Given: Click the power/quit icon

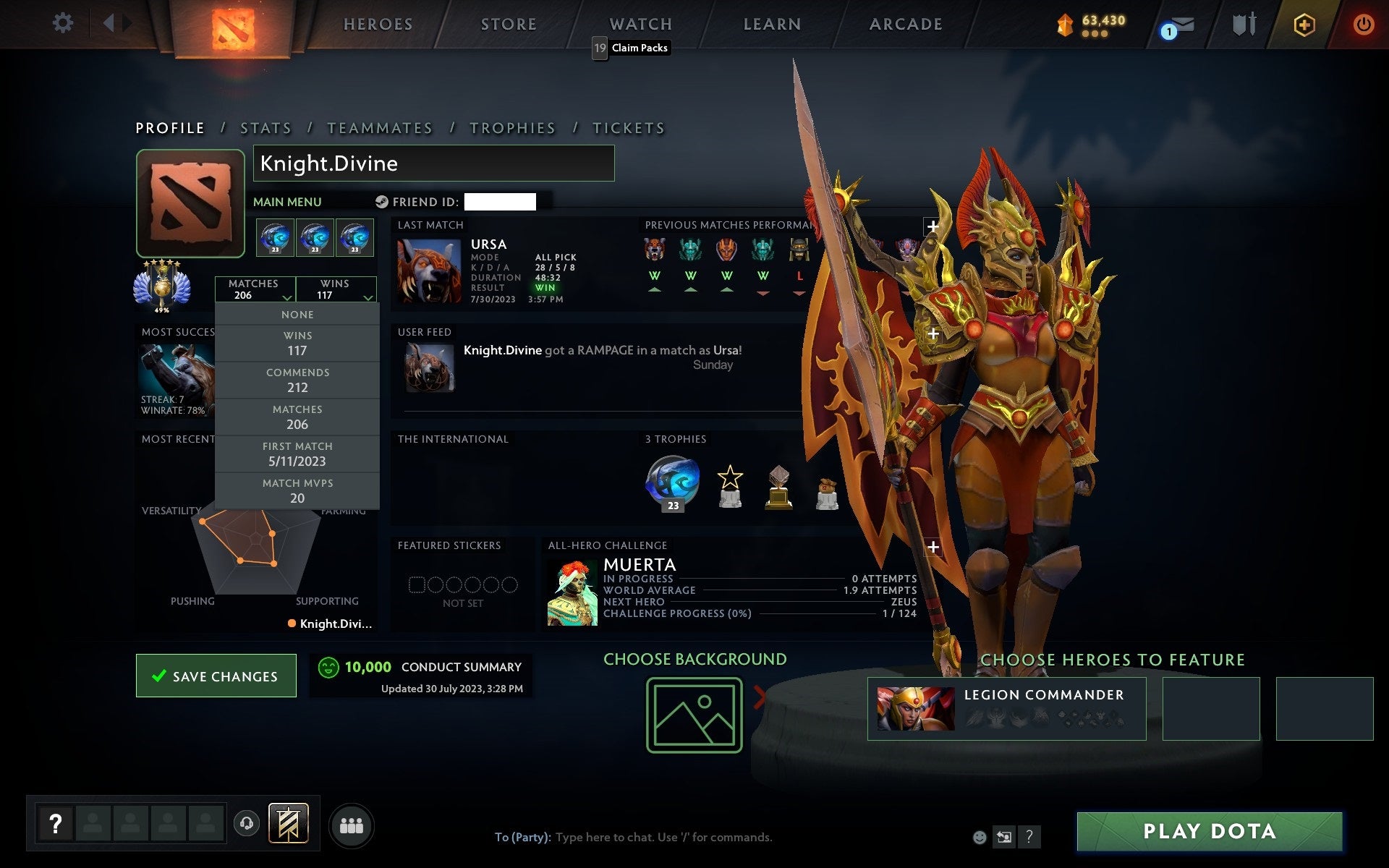Looking at the screenshot, I should click(x=1364, y=22).
